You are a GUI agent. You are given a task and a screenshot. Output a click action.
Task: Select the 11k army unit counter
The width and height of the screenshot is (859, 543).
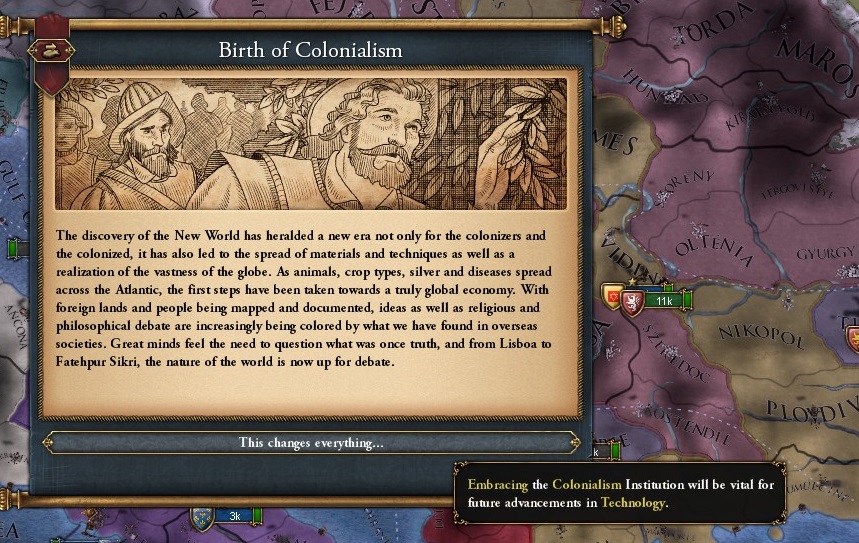661,300
